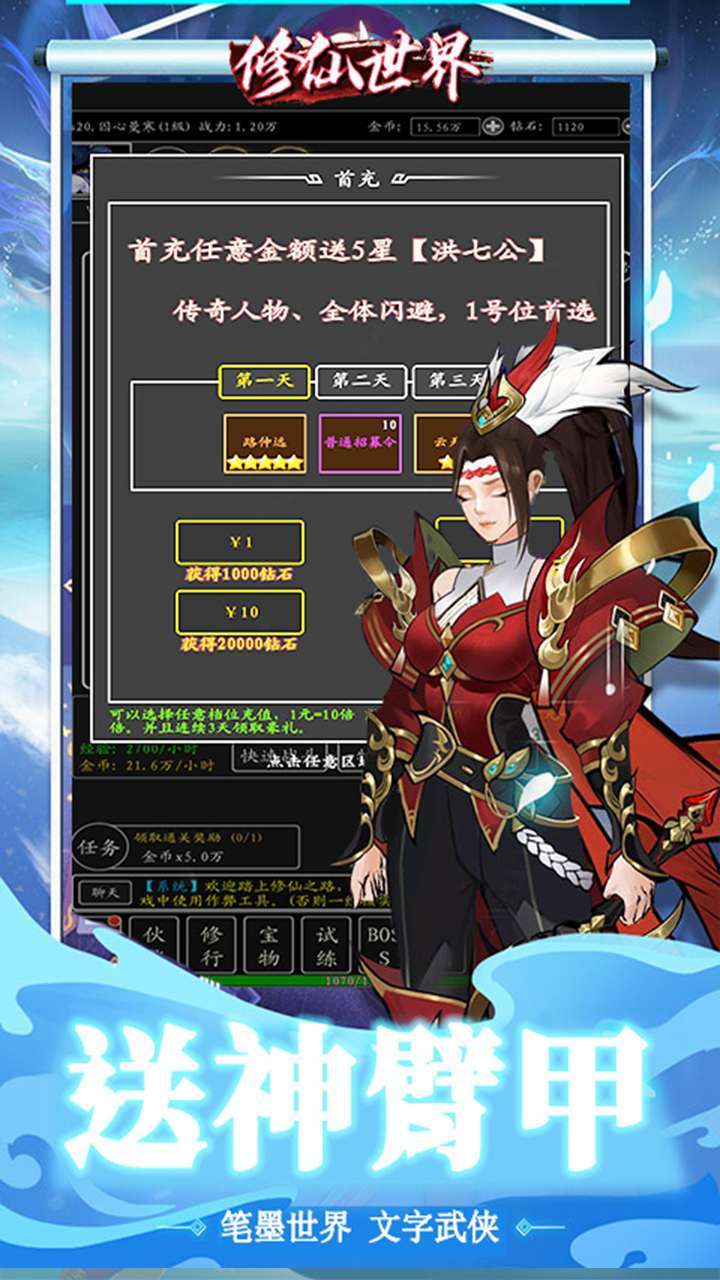Choose the ¥1 recharge option
720x1280 pixels.
(240, 543)
